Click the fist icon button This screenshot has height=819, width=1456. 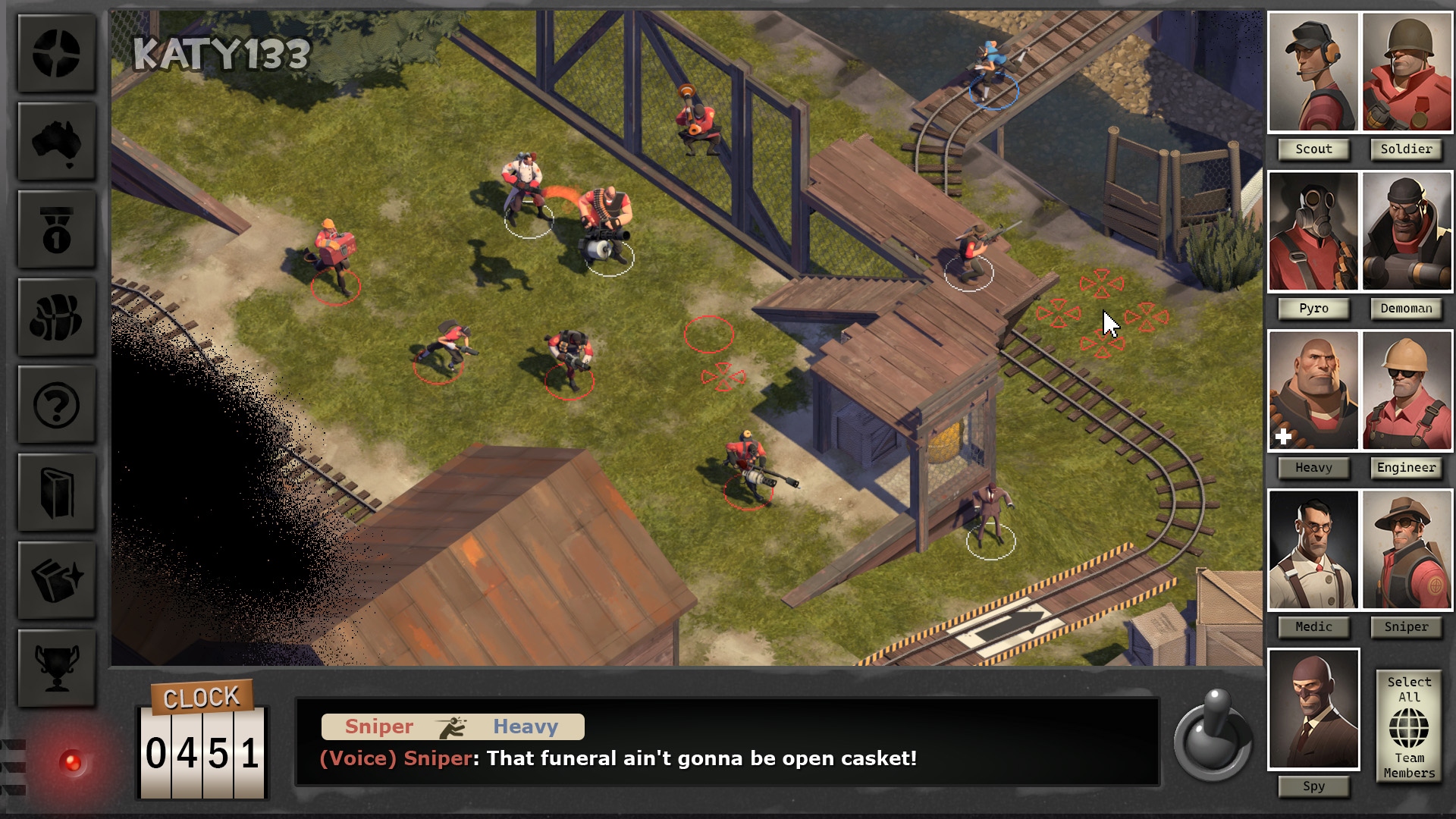point(56,317)
